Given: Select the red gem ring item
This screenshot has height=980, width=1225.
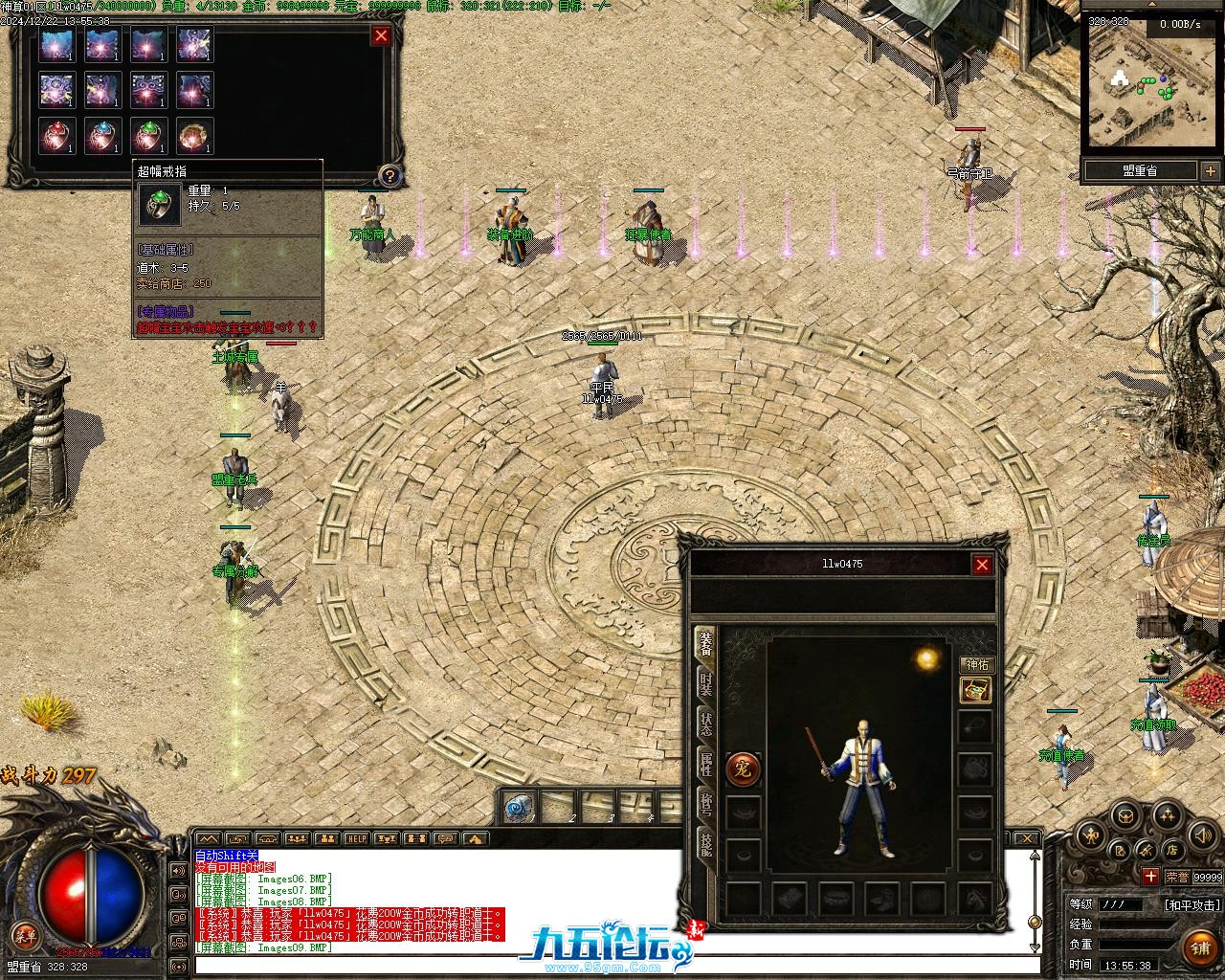Looking at the screenshot, I should 57,136.
